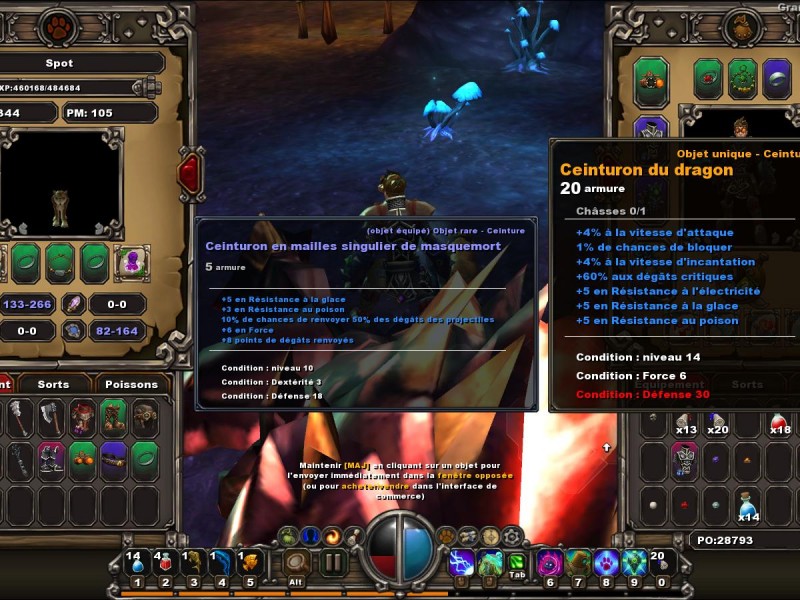The height and width of the screenshot is (600, 800).
Task: Click the pause button on the bottom bar
Action: (333, 563)
